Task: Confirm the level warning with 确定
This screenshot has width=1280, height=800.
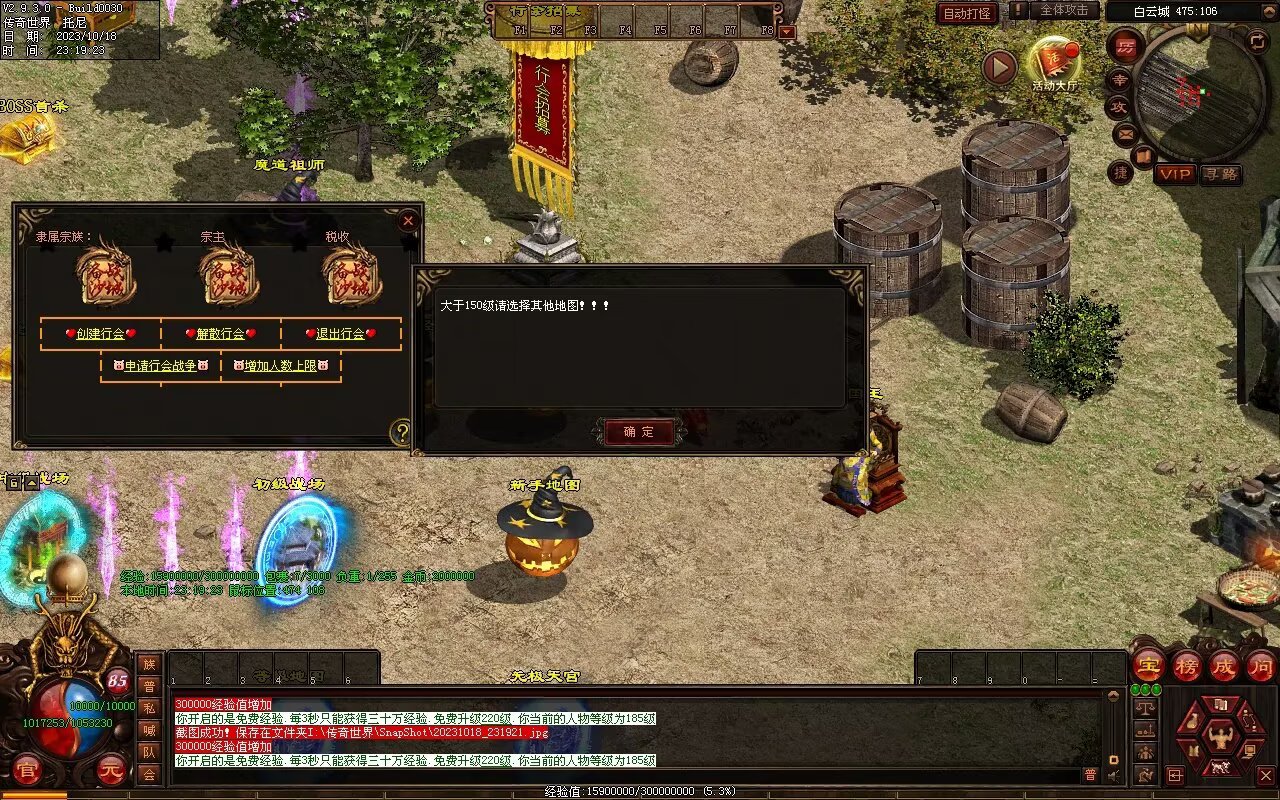Action: (x=639, y=432)
